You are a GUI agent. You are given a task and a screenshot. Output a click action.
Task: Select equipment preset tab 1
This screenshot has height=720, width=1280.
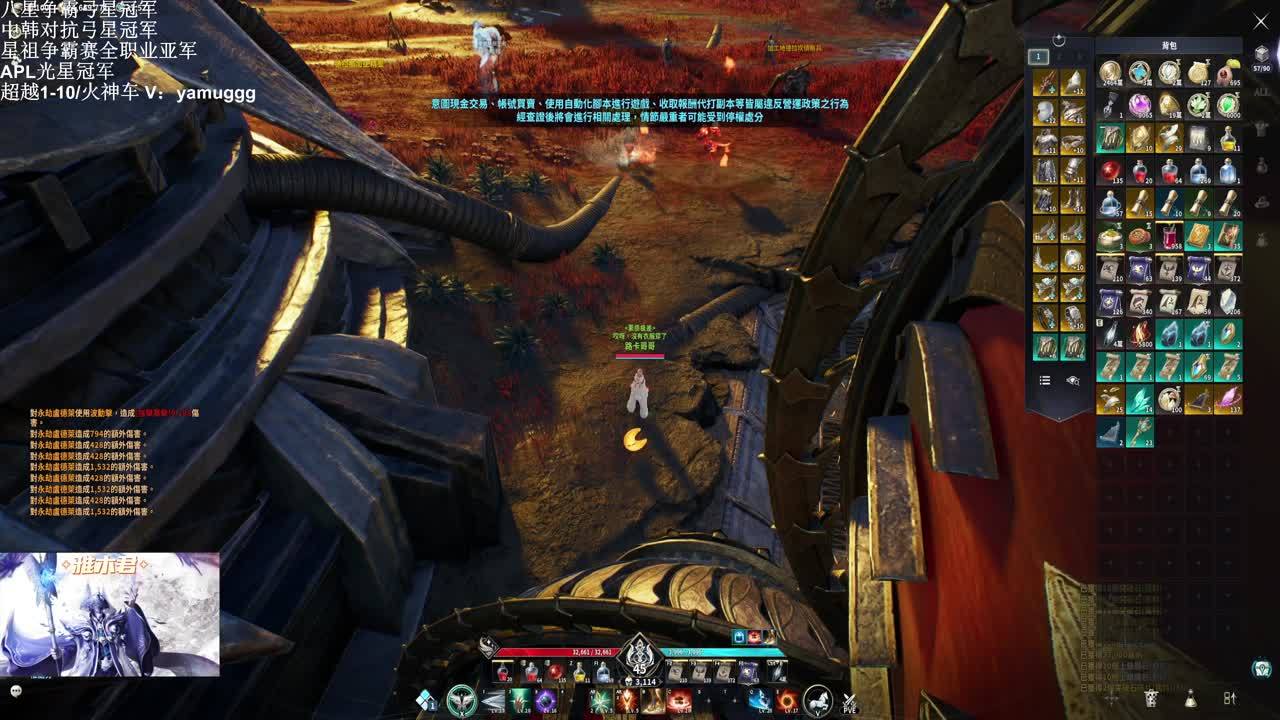tap(1038, 57)
